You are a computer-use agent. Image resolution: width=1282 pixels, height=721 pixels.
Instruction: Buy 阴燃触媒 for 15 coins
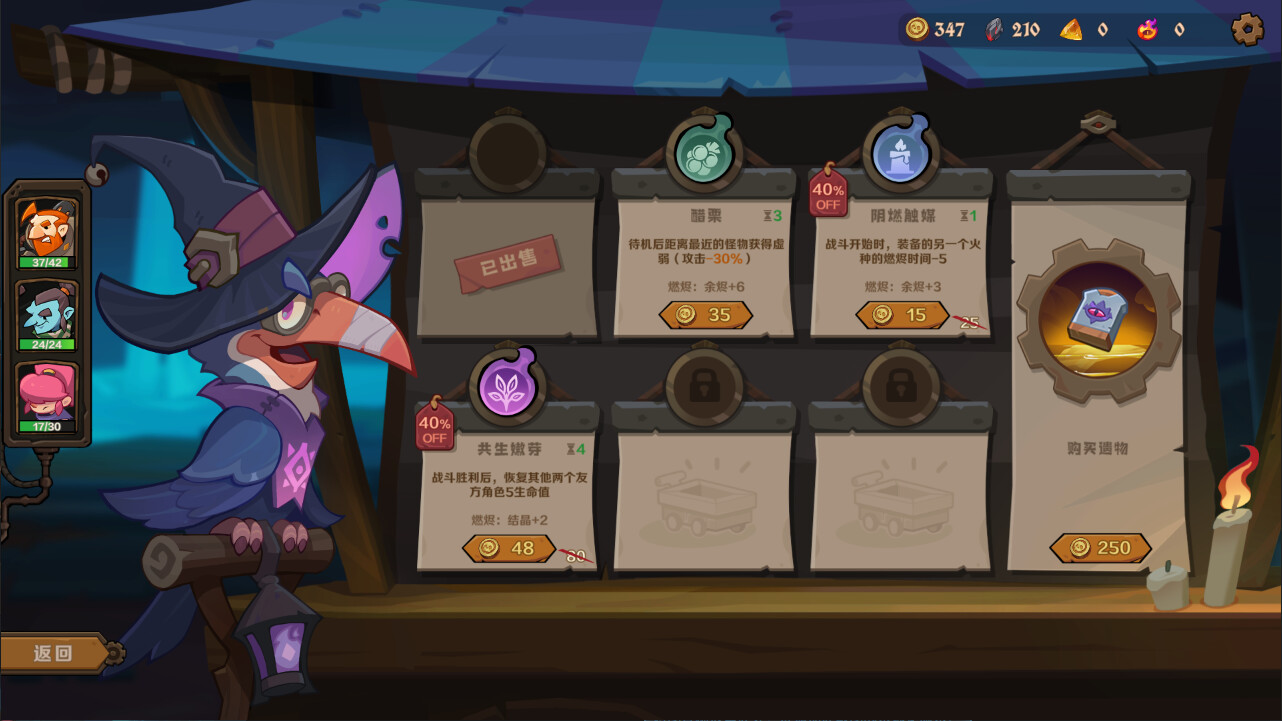coord(901,315)
